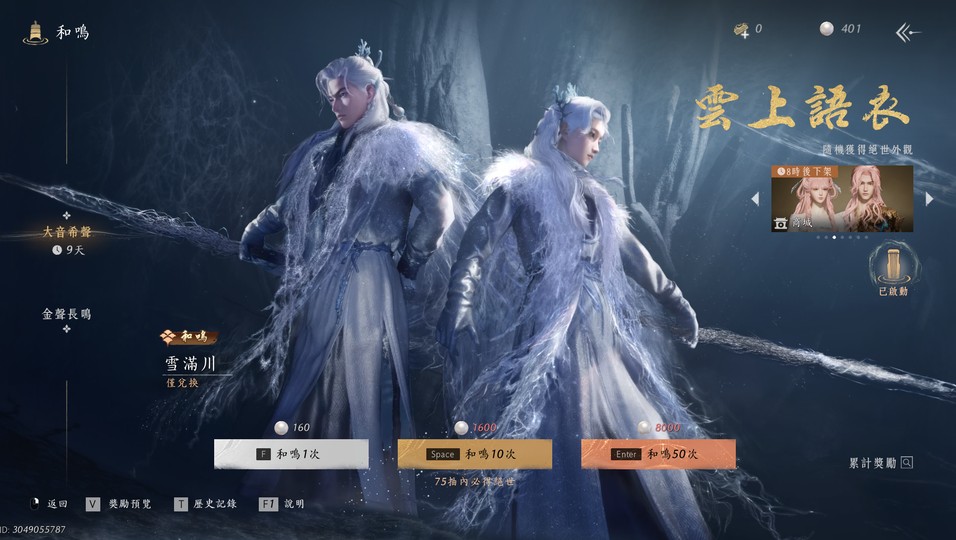The image size is (956, 540).
Task: Click 返回 to return
Action: pyautogui.click(x=48, y=504)
